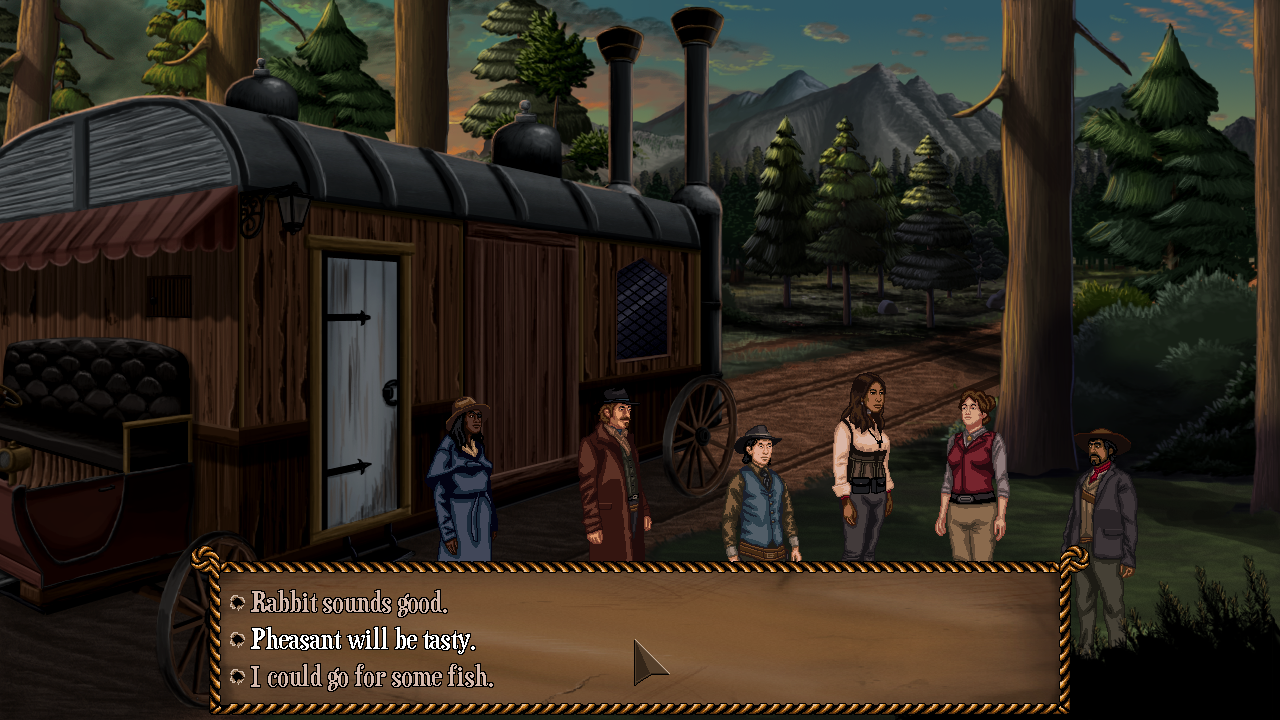1280x720 pixels.
Task: Choose the reply "Rabbit sounds good."
Action: [348, 603]
